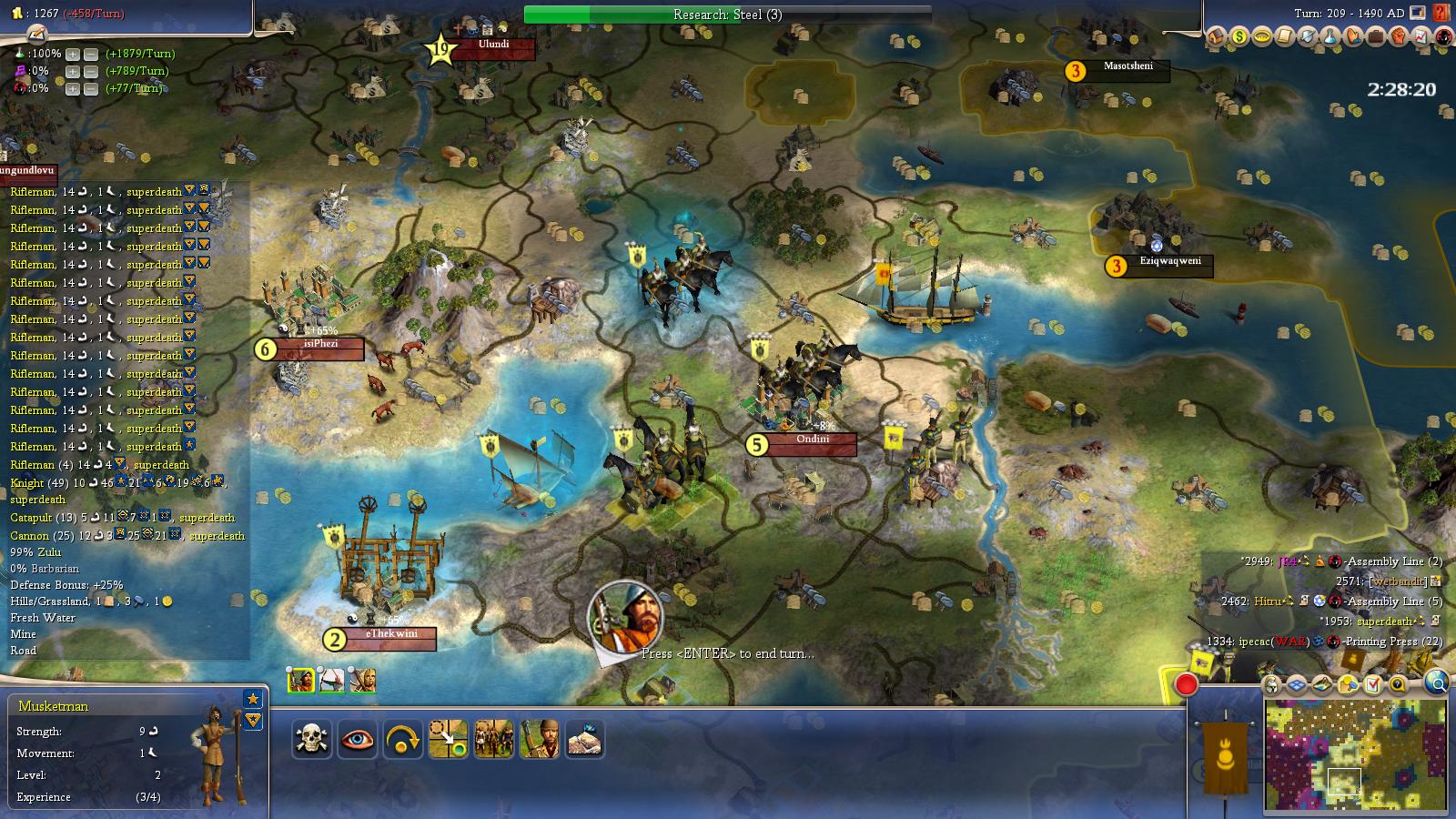
Task: Open the Info Screen graph icon
Action: (x=1421, y=38)
